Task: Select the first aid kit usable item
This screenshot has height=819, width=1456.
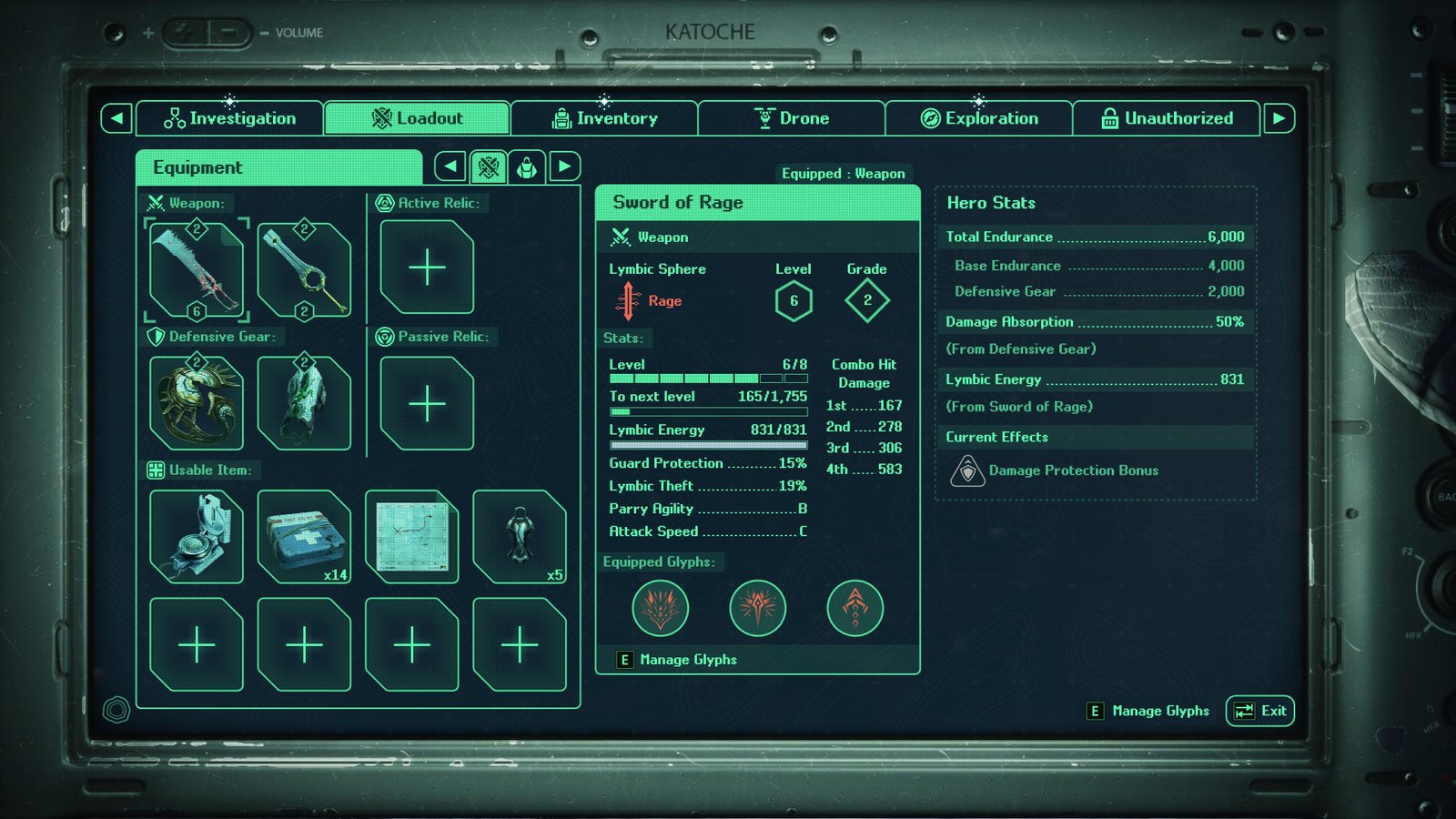Action: (304, 536)
